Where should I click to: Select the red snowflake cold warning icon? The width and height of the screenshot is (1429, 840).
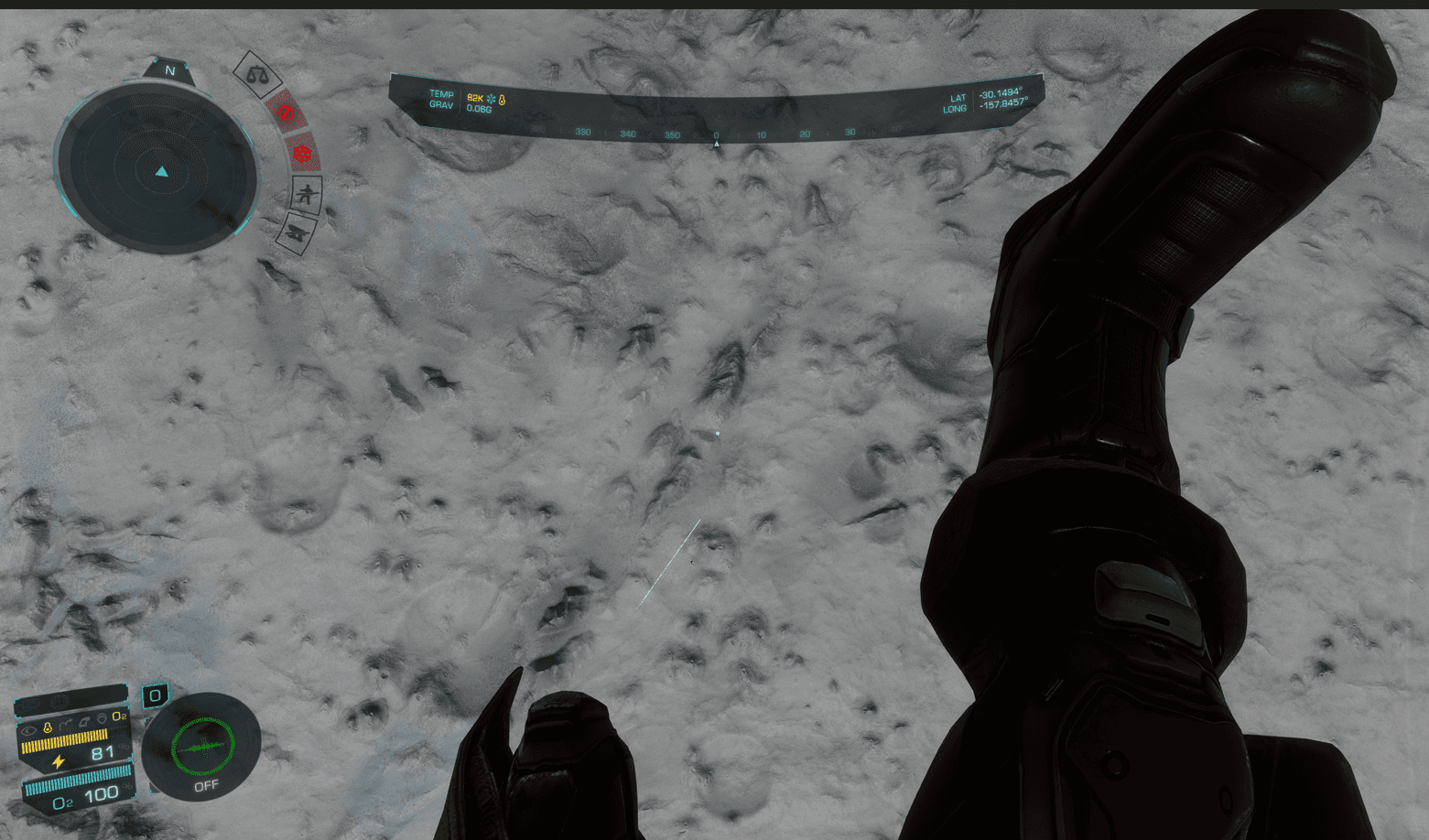tap(302, 153)
